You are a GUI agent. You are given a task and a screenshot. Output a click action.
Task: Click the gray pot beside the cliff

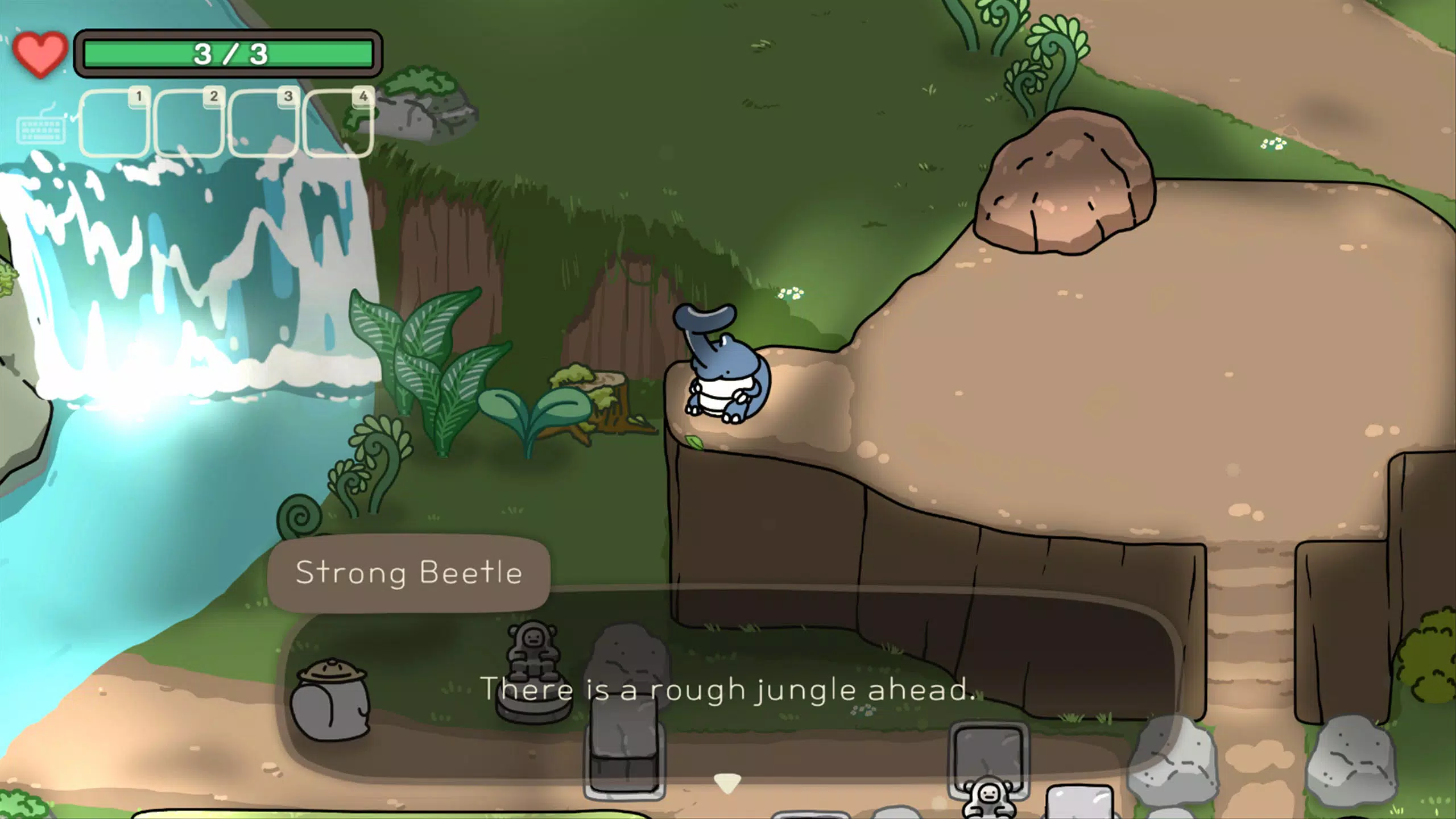click(329, 700)
